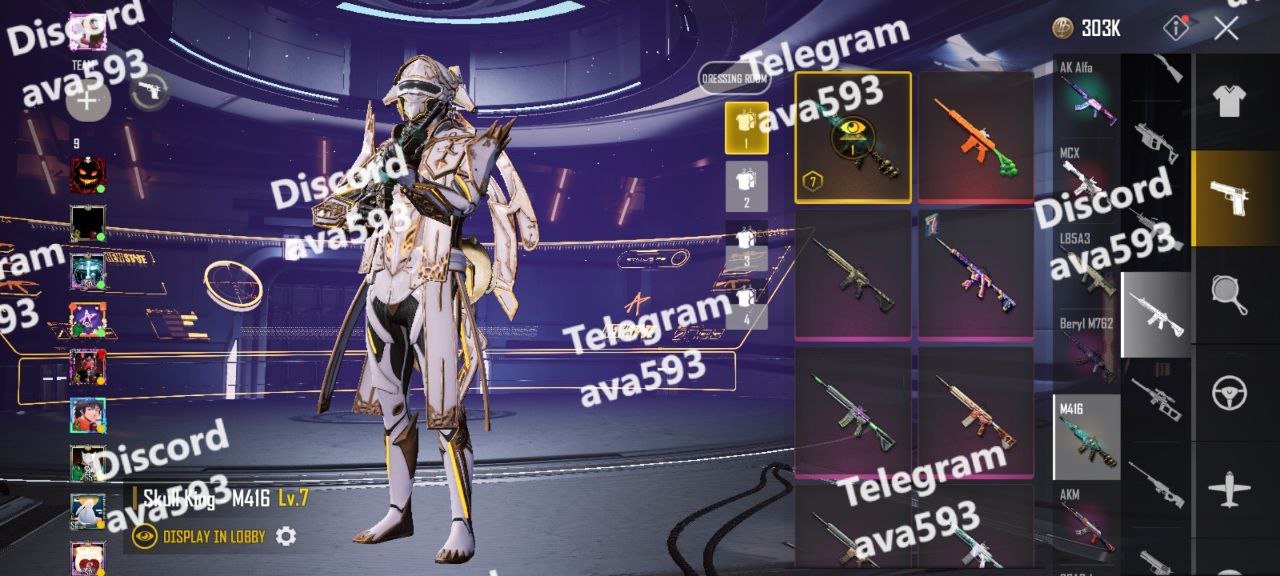Select outfit preset number 2

746,187
